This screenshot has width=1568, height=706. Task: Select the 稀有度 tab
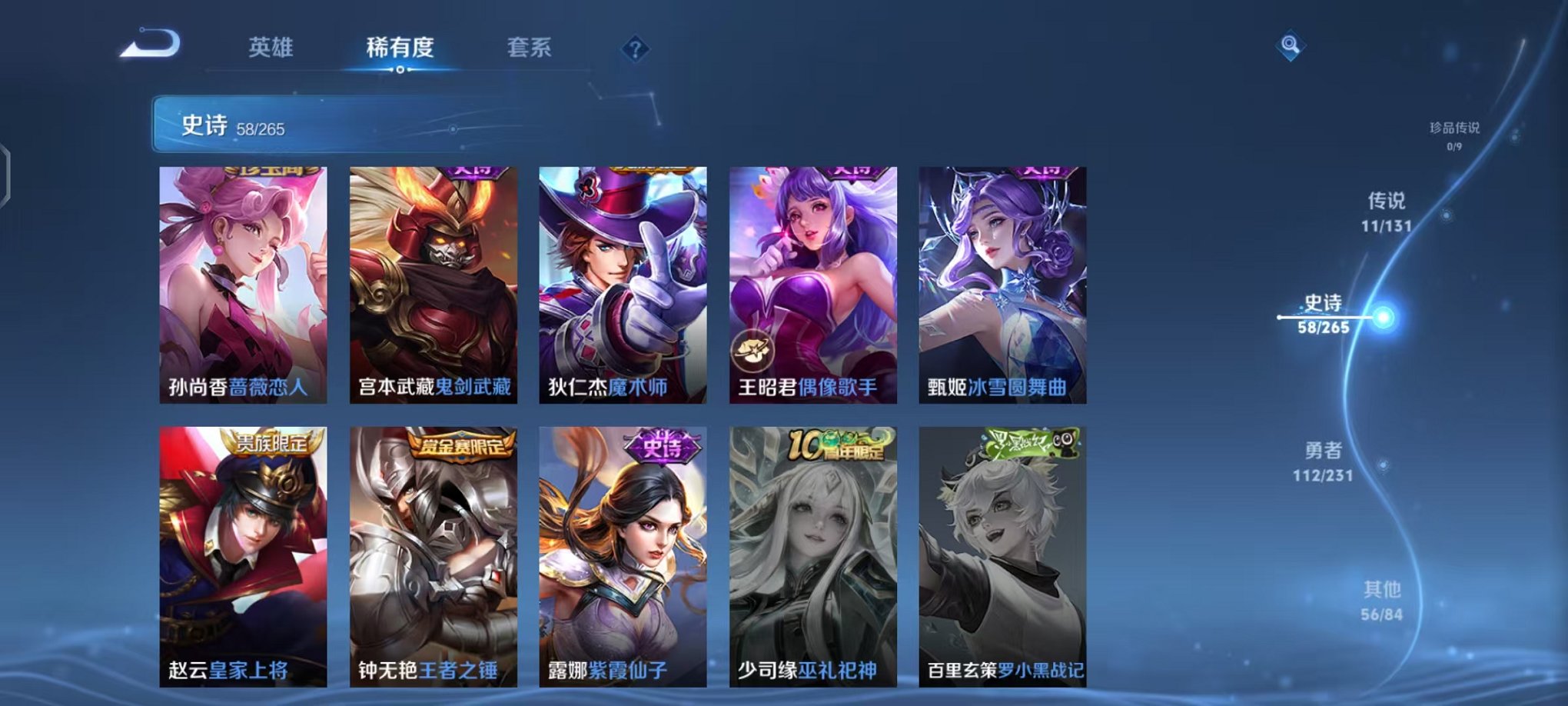click(401, 46)
